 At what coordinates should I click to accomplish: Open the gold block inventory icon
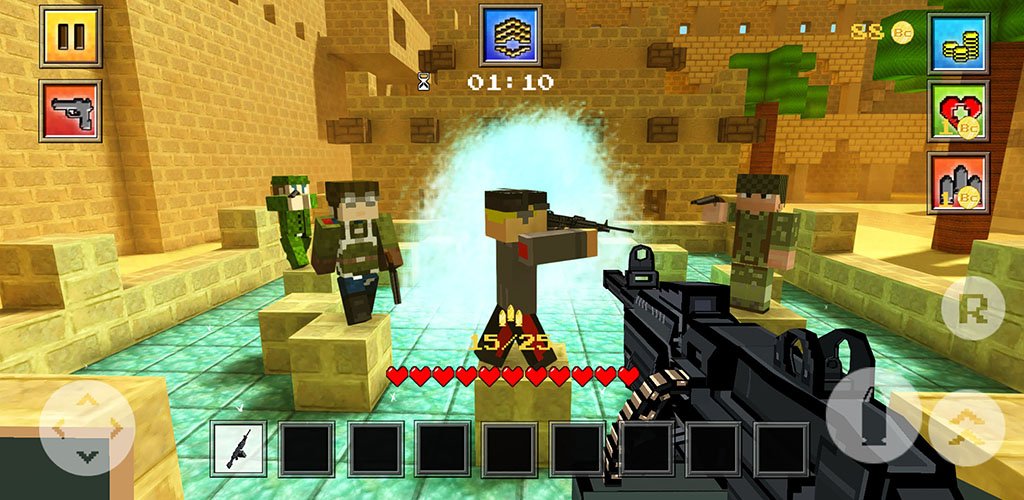(510, 35)
